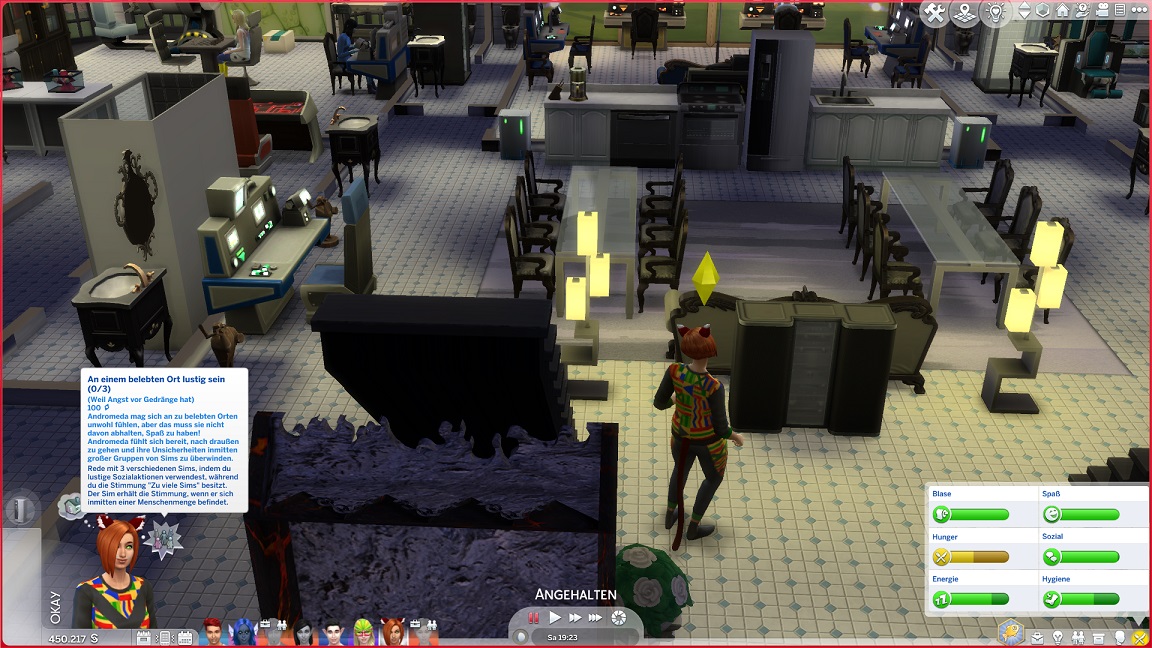The height and width of the screenshot is (648, 1152).
Task: Select the green-haired masked Sim portrait
Action: click(362, 633)
